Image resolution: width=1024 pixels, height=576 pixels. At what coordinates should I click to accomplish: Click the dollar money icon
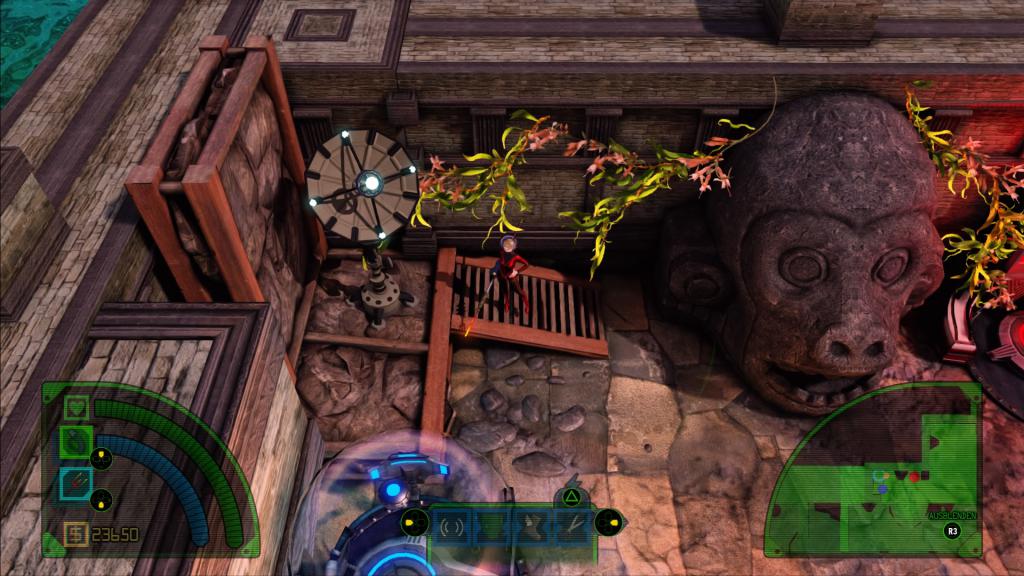click(x=75, y=534)
